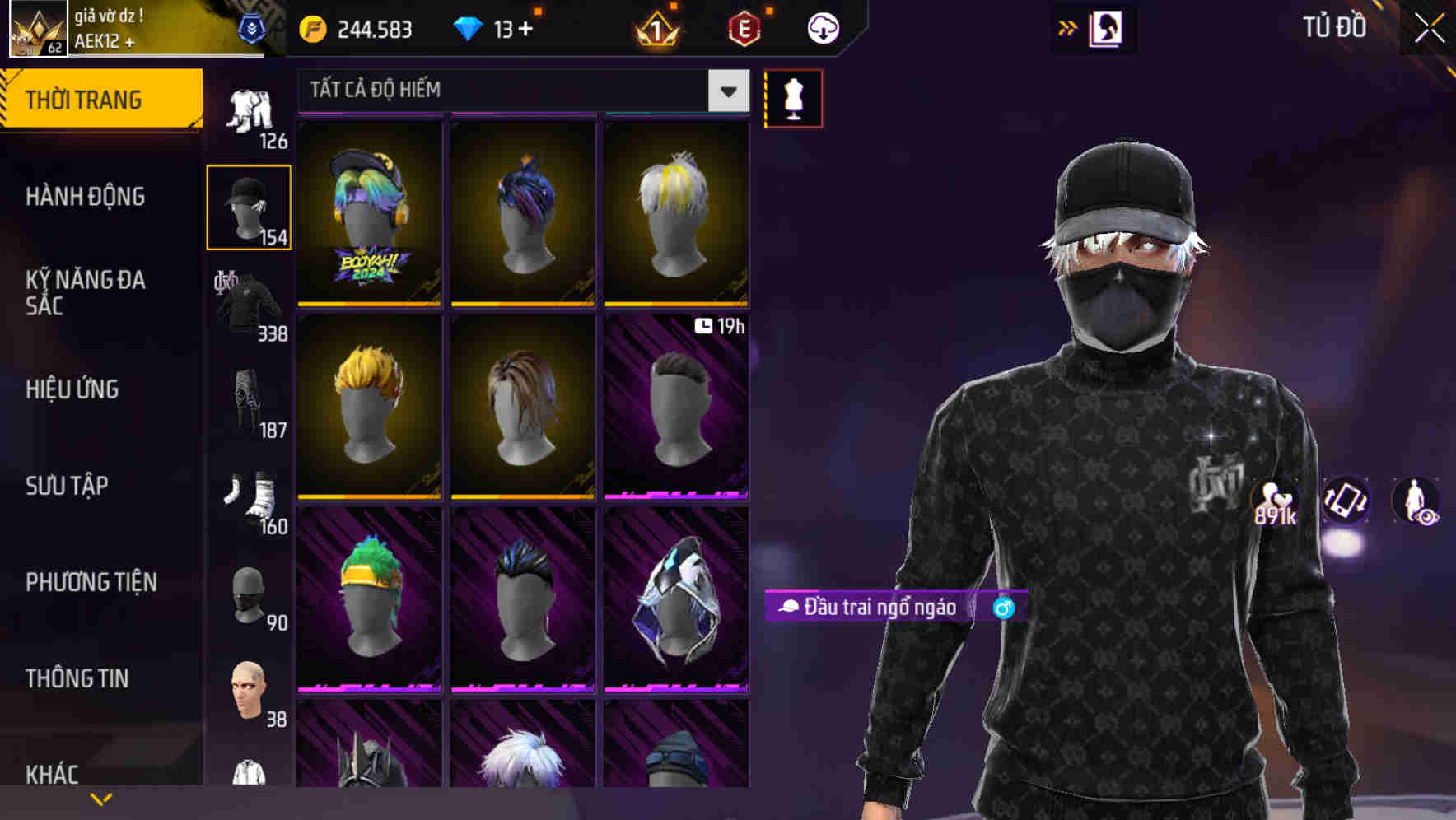Image resolution: width=1456 pixels, height=820 pixels.
Task: Select the face mask category icon
Action: (249, 593)
